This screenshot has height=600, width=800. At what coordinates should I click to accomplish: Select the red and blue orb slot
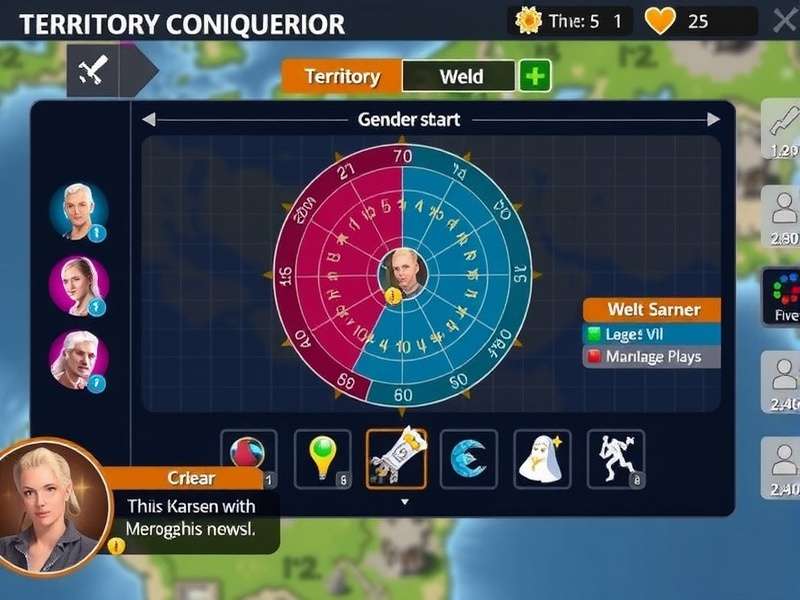(x=249, y=459)
